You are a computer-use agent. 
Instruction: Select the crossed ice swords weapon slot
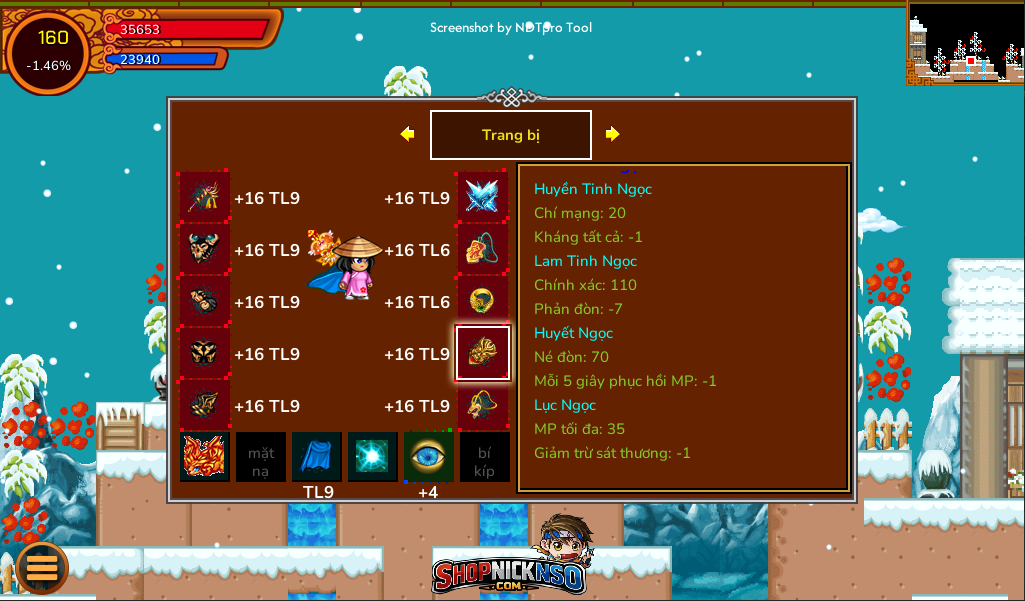pos(483,197)
